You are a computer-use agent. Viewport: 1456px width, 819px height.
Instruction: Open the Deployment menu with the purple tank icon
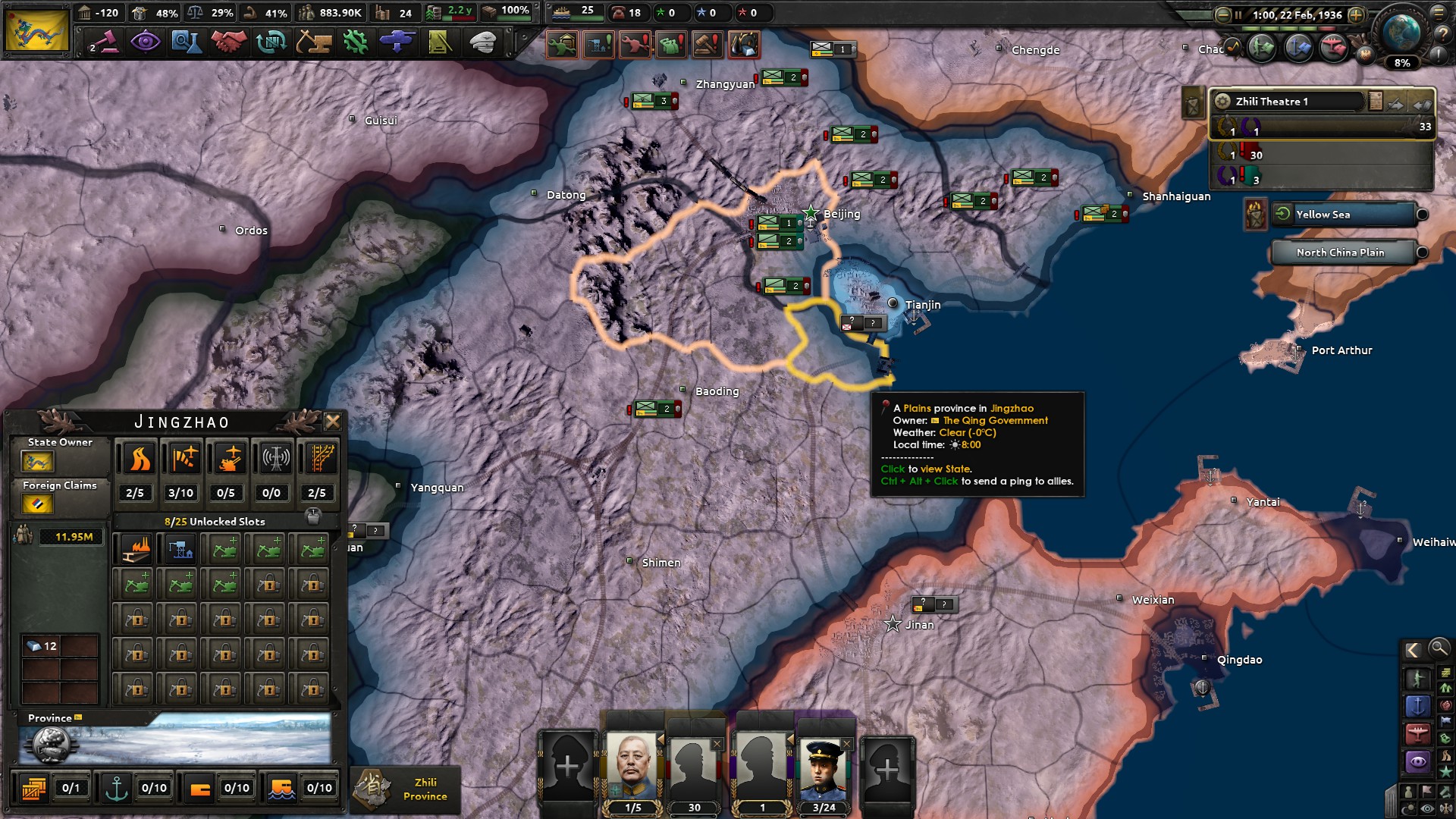[397, 43]
